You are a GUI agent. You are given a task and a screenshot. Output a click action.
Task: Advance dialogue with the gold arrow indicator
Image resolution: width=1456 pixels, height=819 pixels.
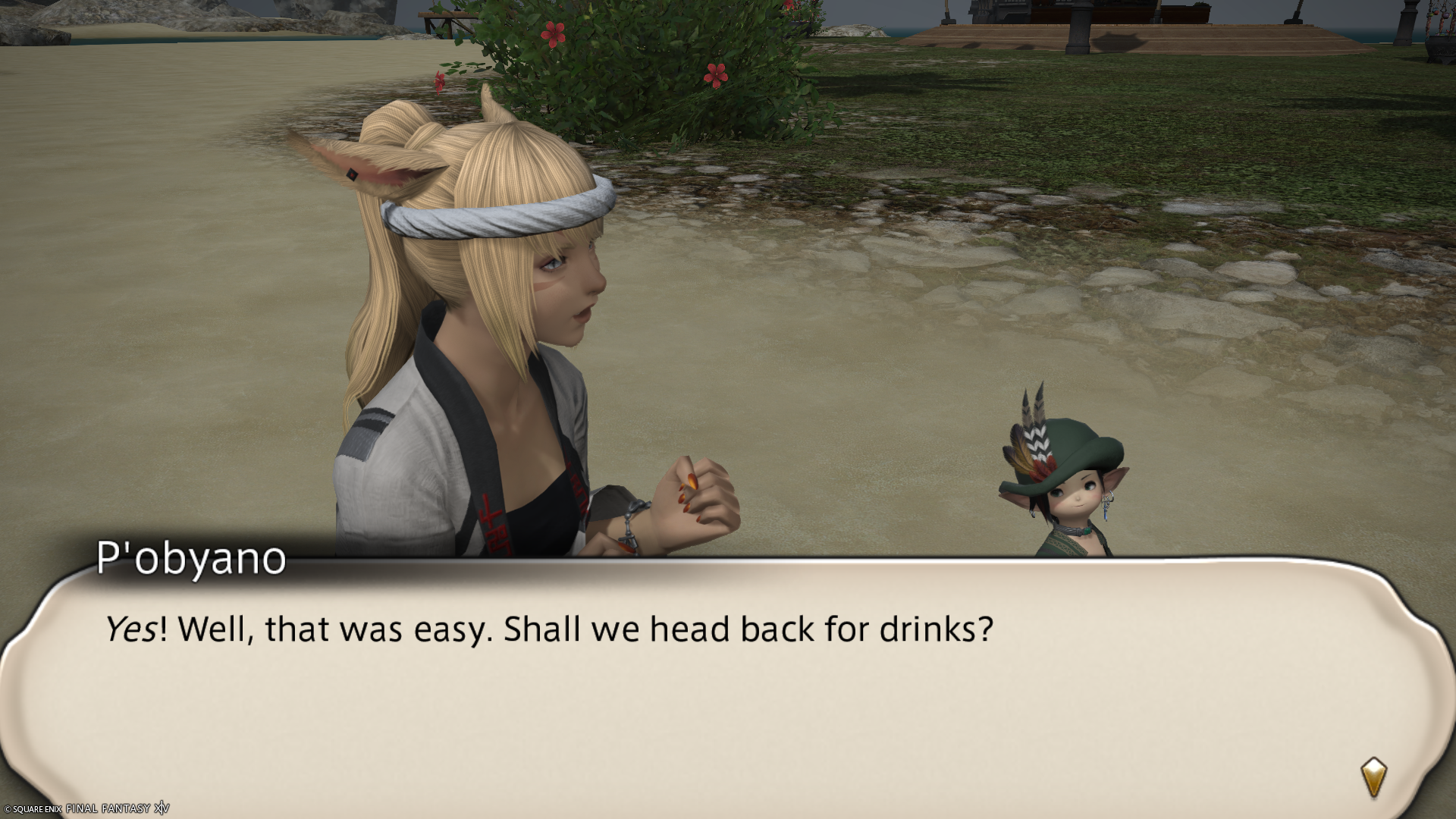click(1373, 777)
